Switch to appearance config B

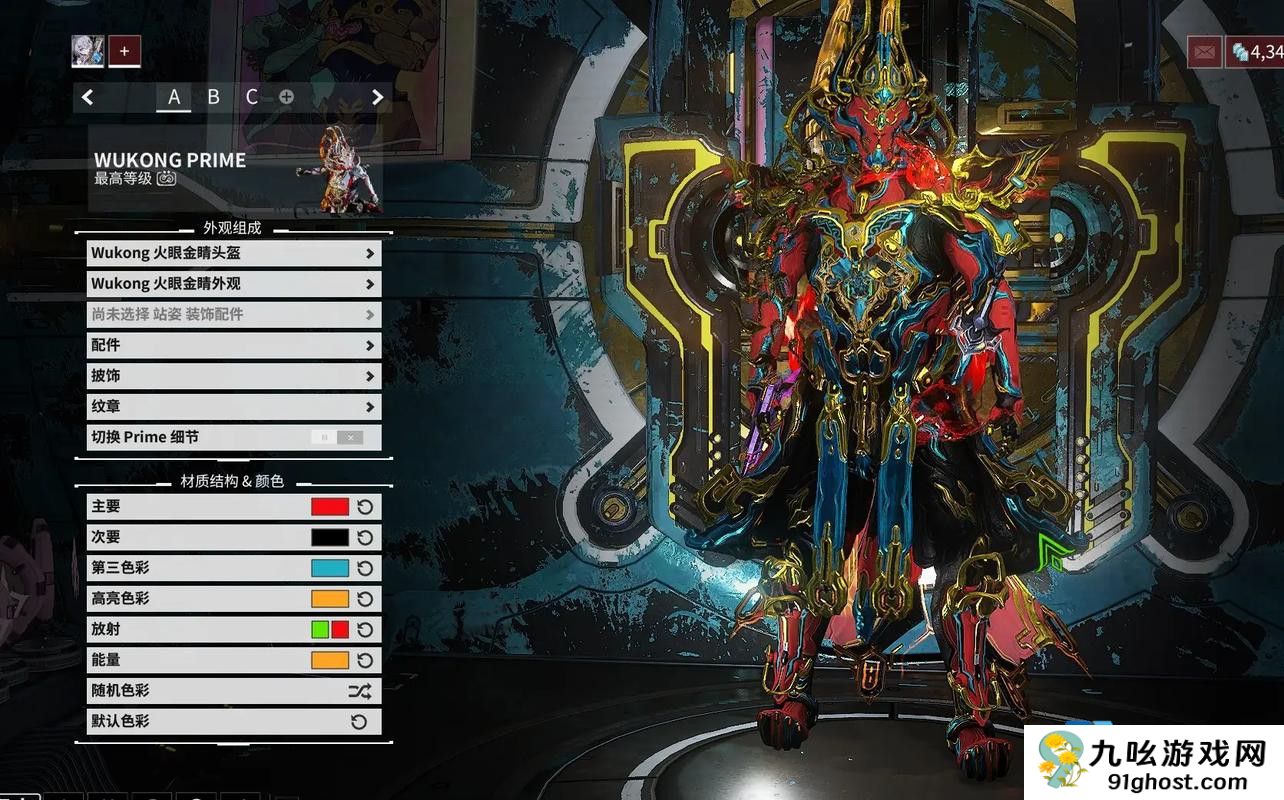coord(213,97)
